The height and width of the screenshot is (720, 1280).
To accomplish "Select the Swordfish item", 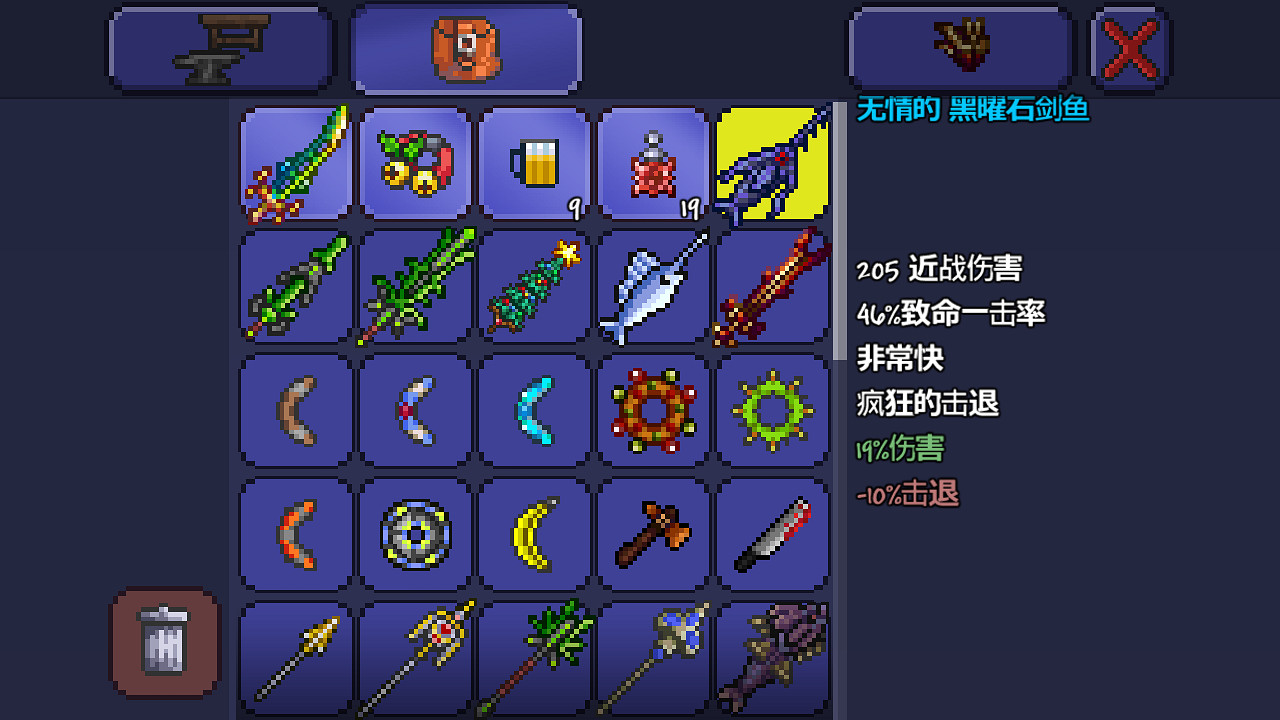I will pyautogui.click(x=653, y=287).
